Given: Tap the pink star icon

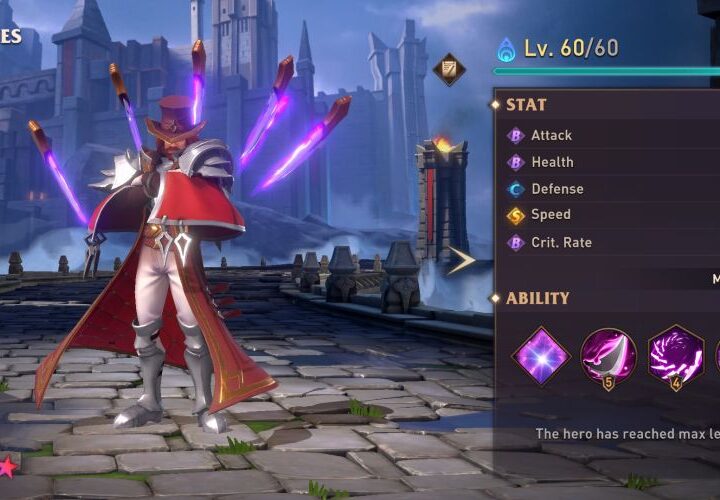Looking at the screenshot, I should point(7,465).
